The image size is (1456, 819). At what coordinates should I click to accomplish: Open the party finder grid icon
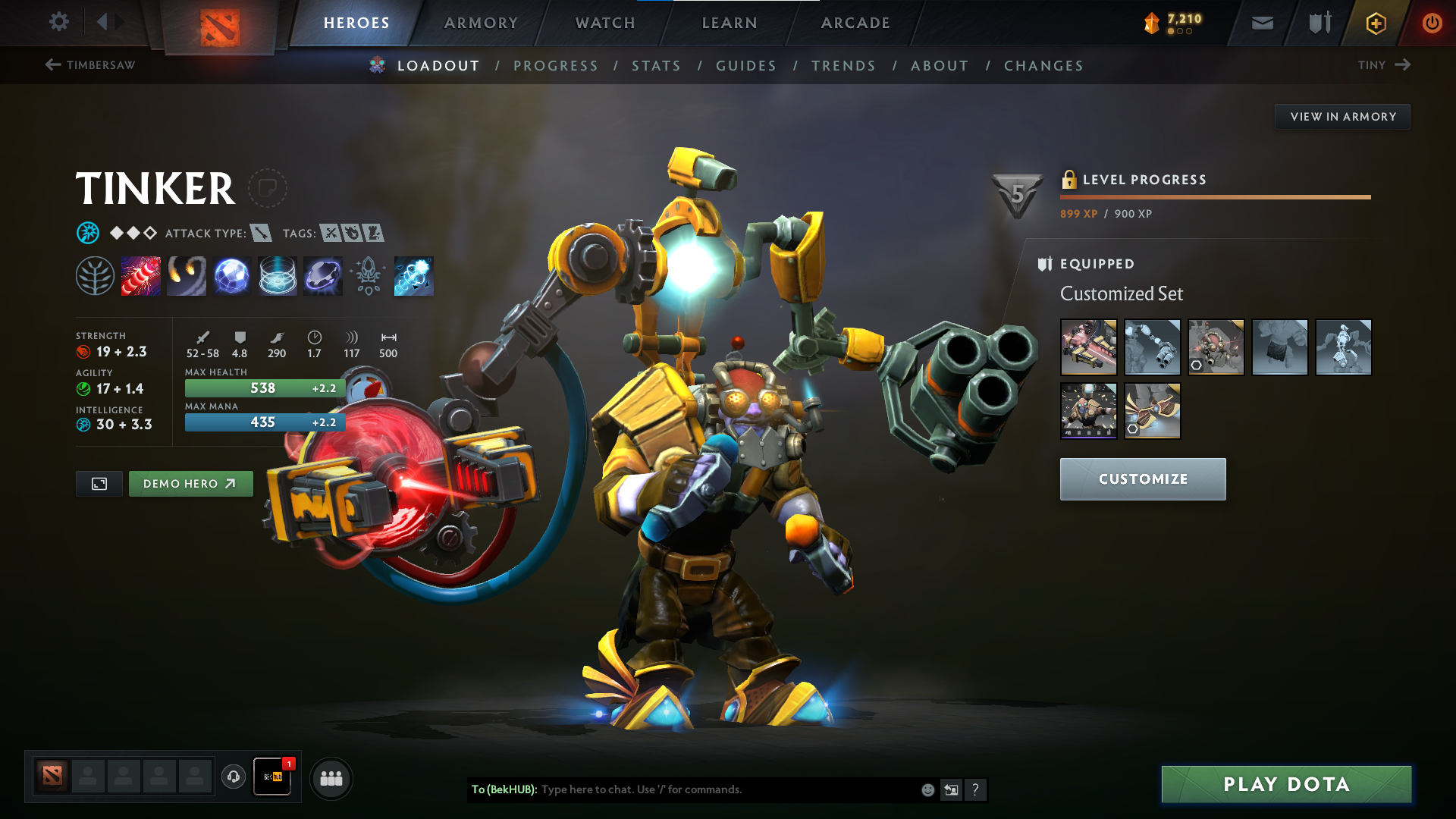coord(331,777)
